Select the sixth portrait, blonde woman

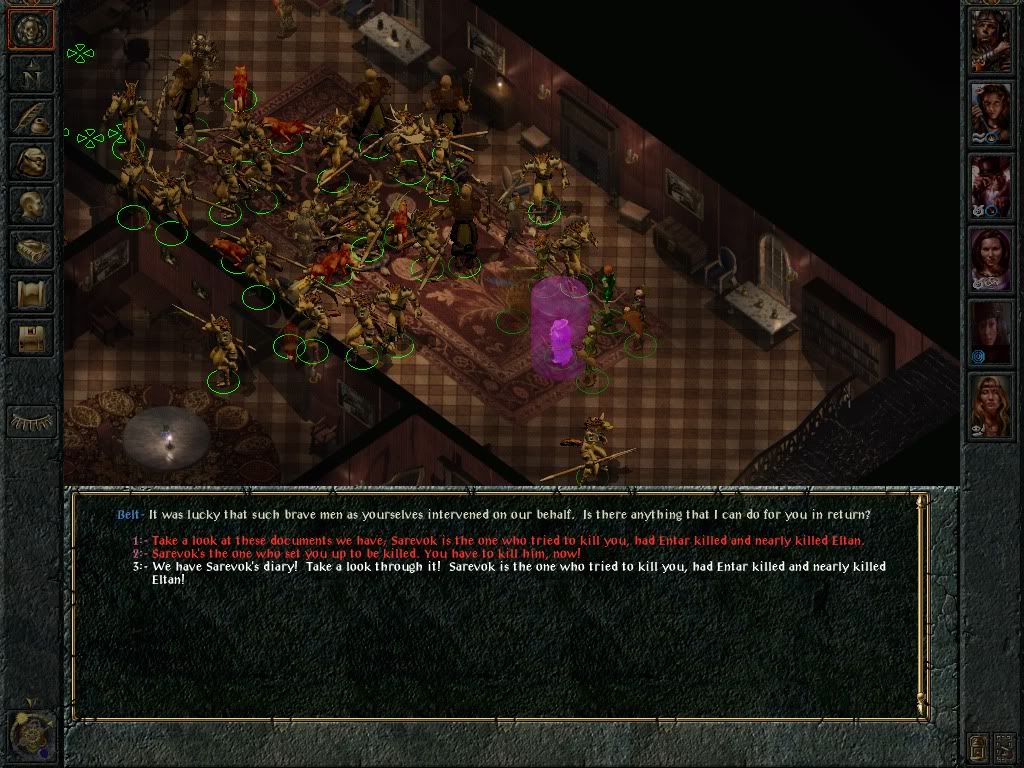point(991,405)
